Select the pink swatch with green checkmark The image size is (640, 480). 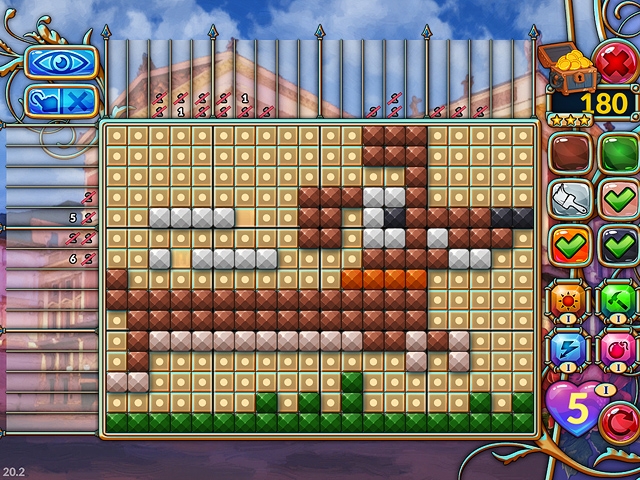pyautogui.click(x=618, y=199)
